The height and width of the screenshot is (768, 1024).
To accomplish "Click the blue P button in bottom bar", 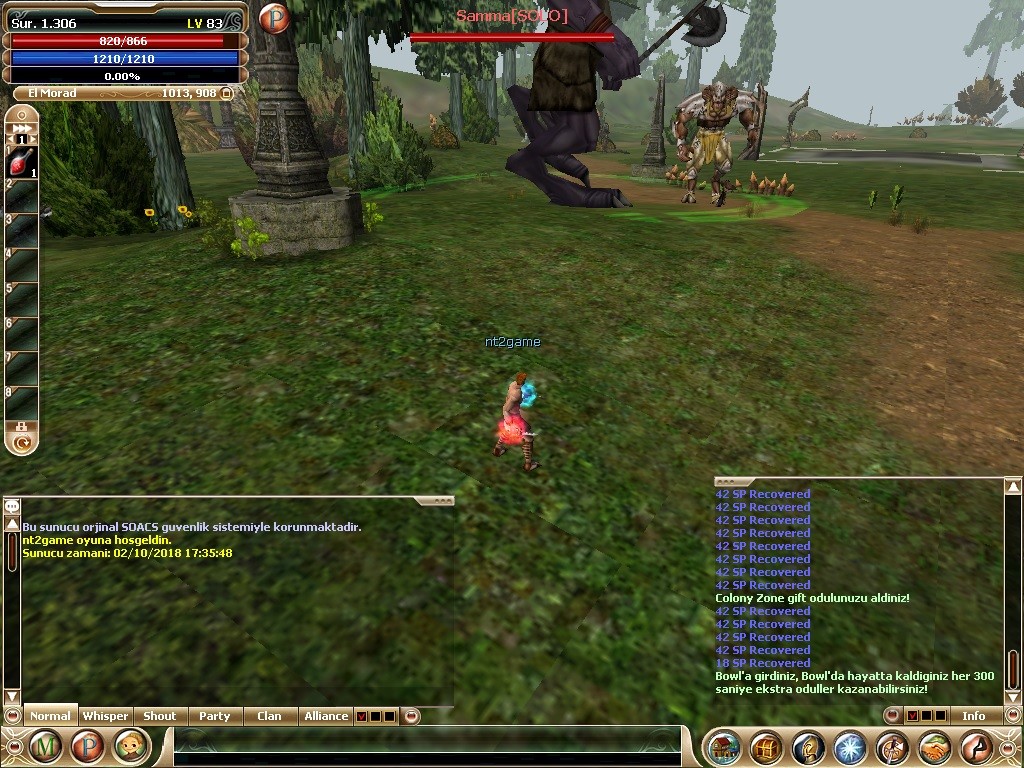I will coord(88,746).
